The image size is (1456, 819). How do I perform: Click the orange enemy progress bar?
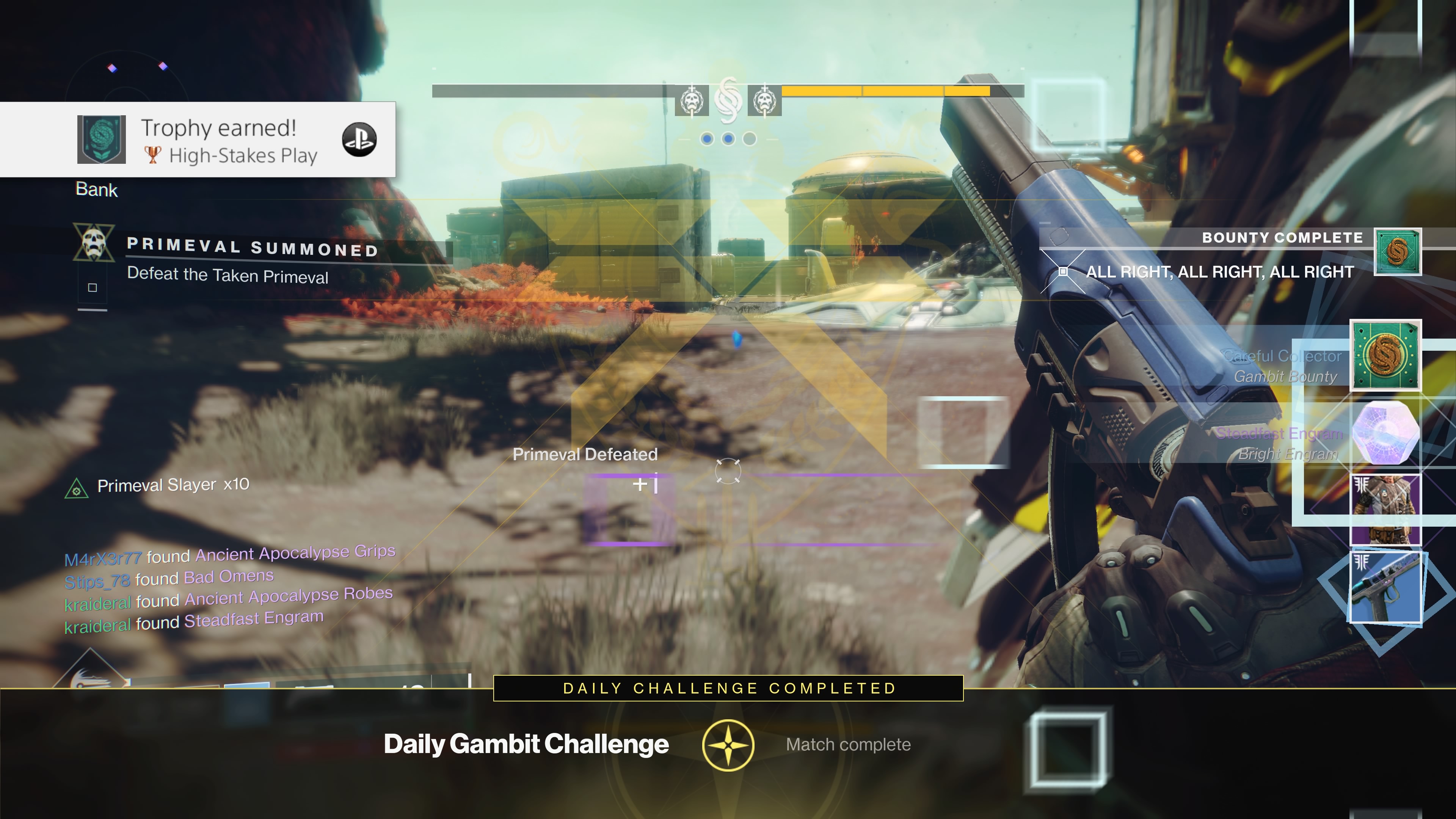point(876,91)
